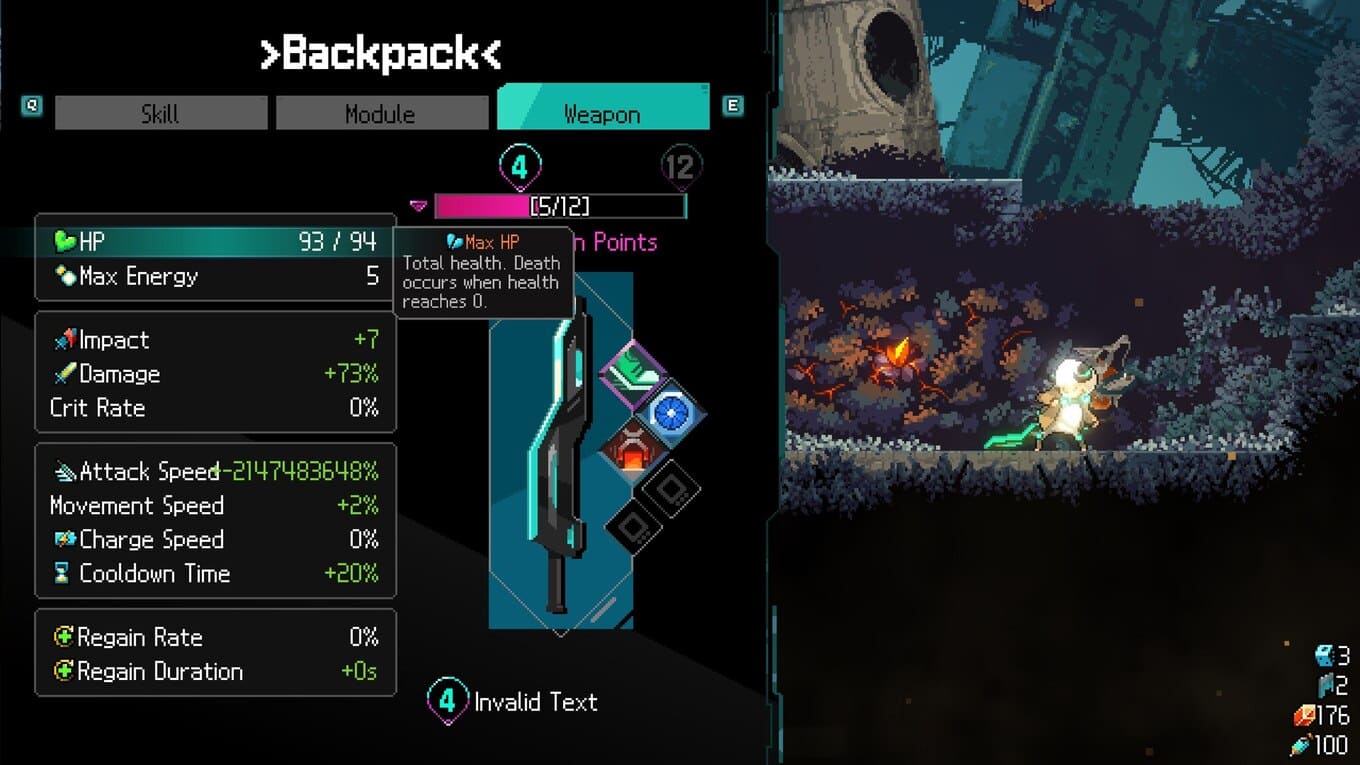Highlight the HP stat row

tap(215, 241)
